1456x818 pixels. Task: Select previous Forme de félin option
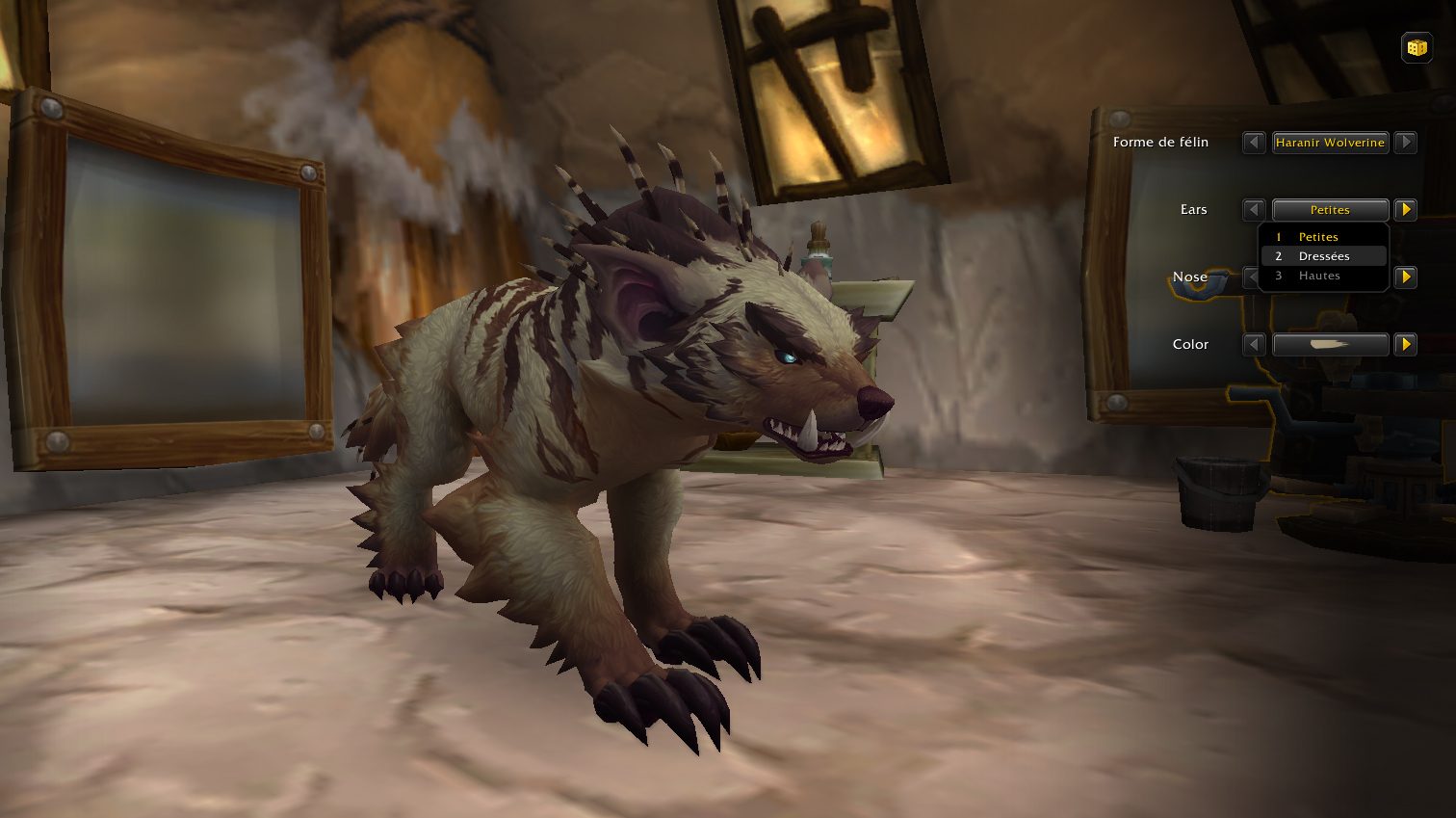point(1254,143)
